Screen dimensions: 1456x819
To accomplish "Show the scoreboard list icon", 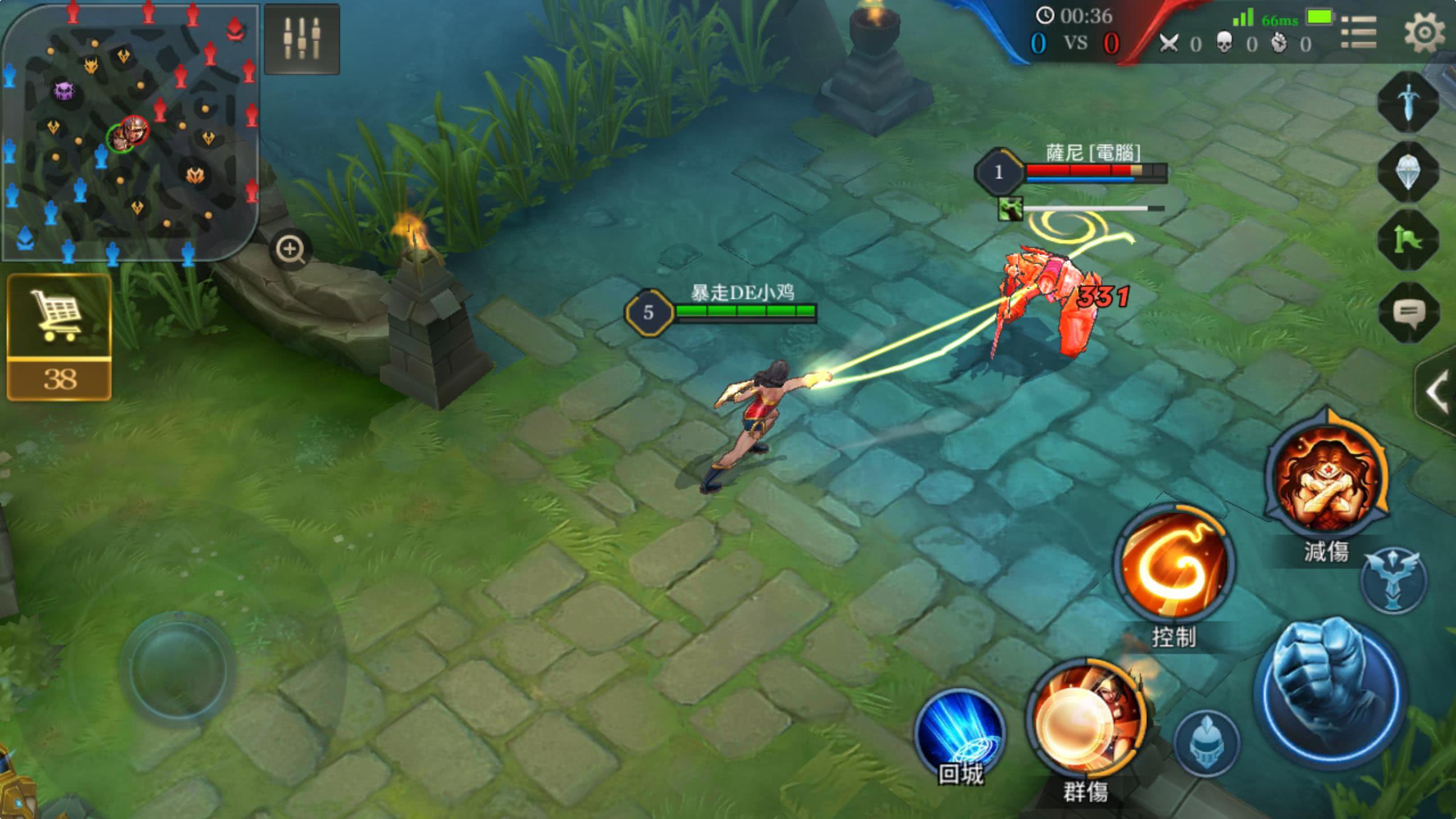I will pyautogui.click(x=1359, y=32).
